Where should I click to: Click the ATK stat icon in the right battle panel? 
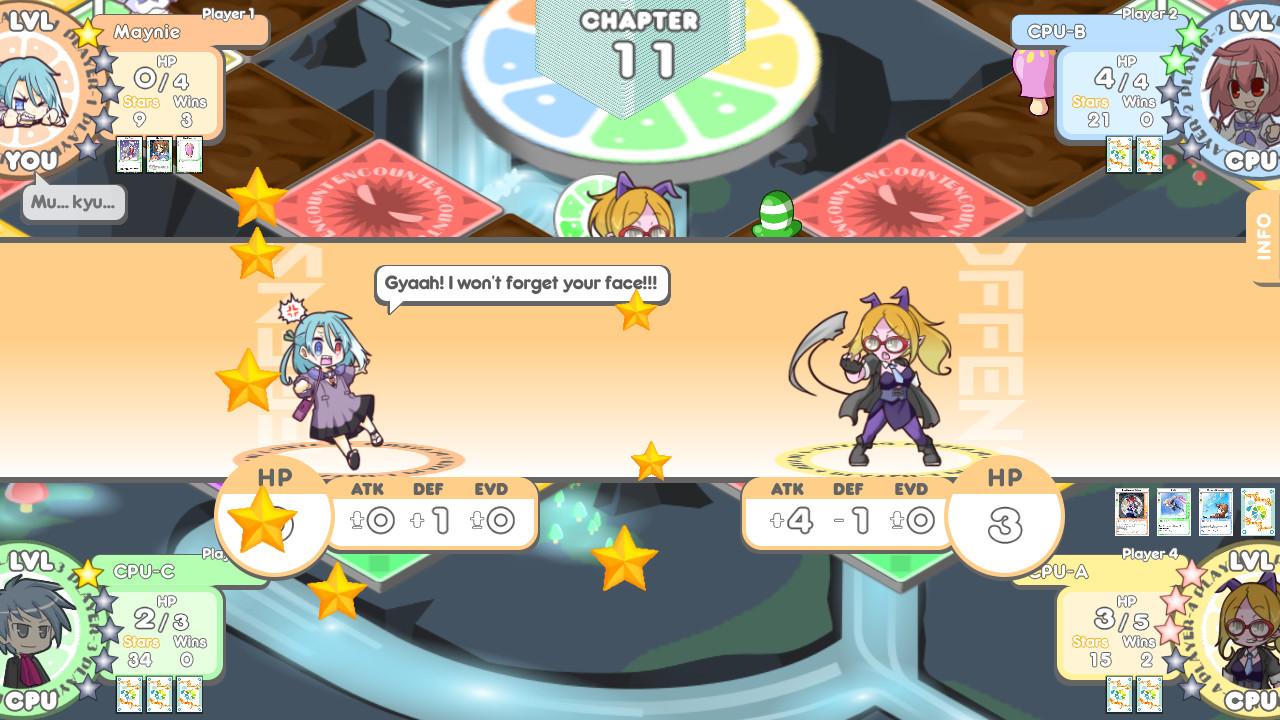788,518
